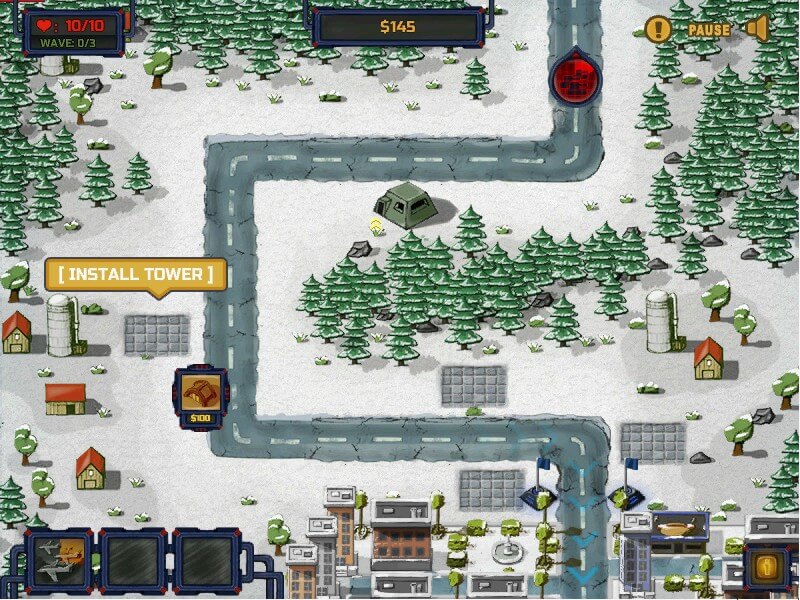Pause the game
Viewport: 800px width, 600px height.
coord(708,30)
